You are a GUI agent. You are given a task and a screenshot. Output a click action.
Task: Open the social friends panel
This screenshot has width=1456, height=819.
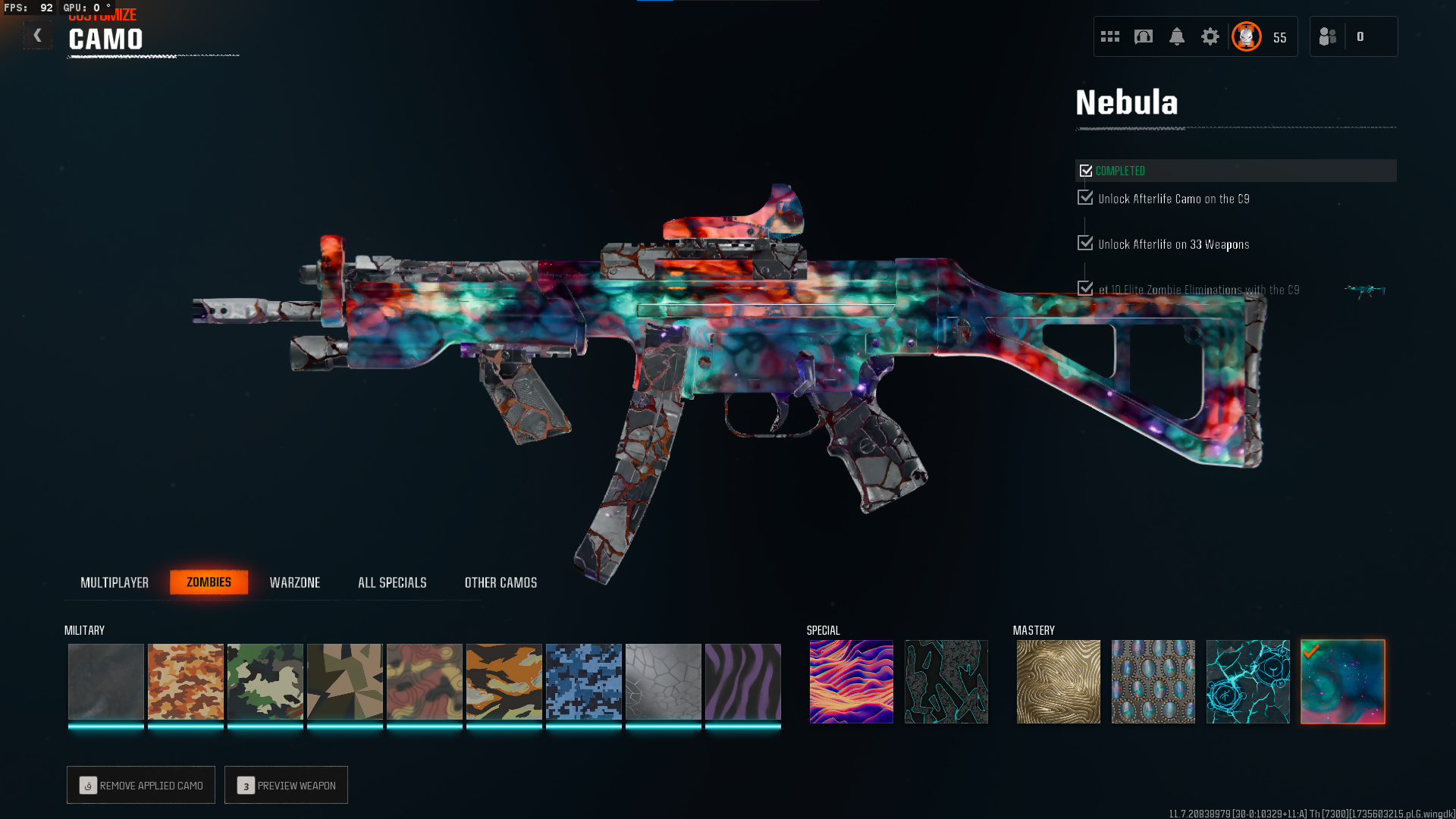point(1328,36)
